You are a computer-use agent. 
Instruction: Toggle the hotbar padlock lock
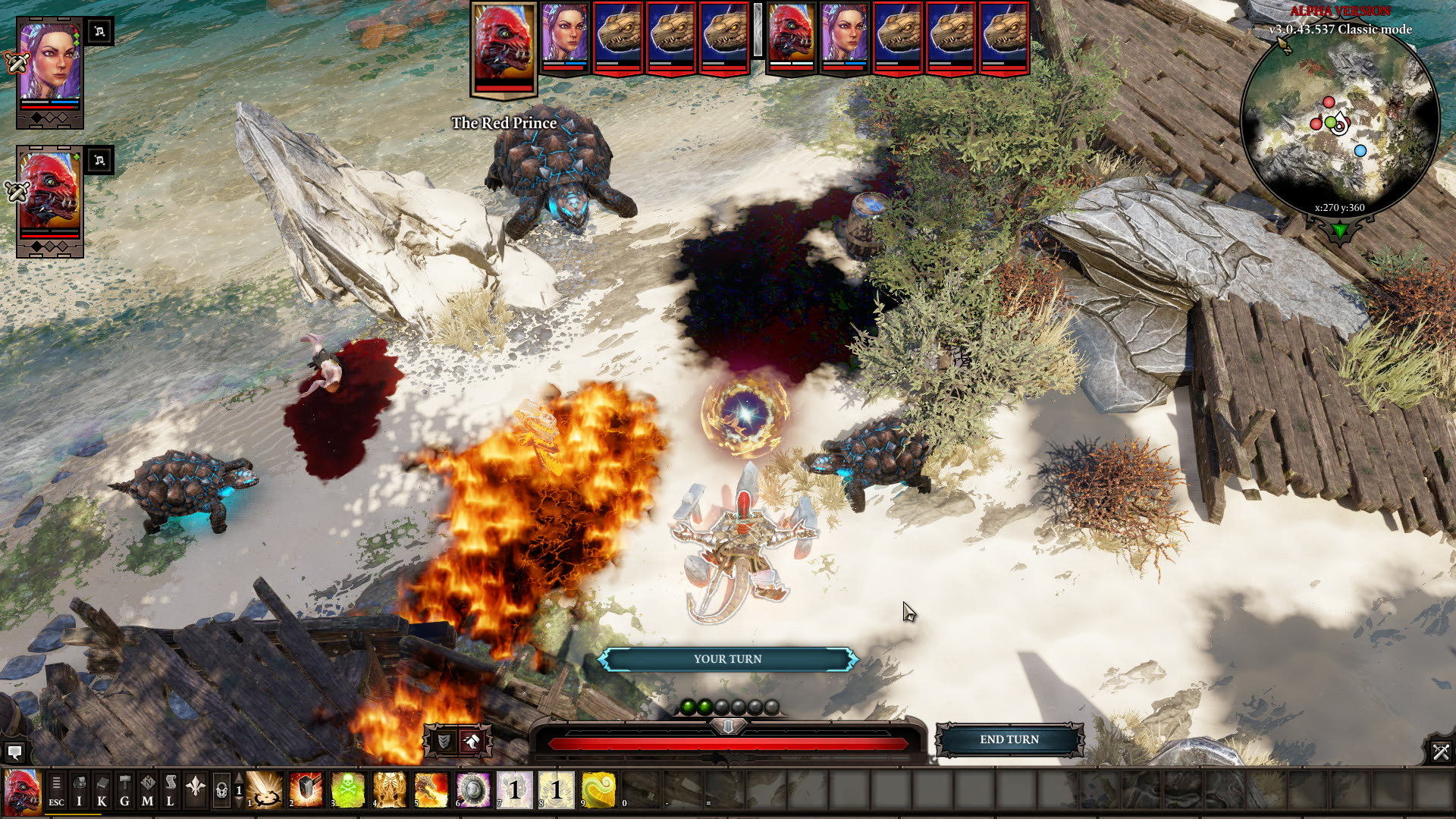(221, 790)
